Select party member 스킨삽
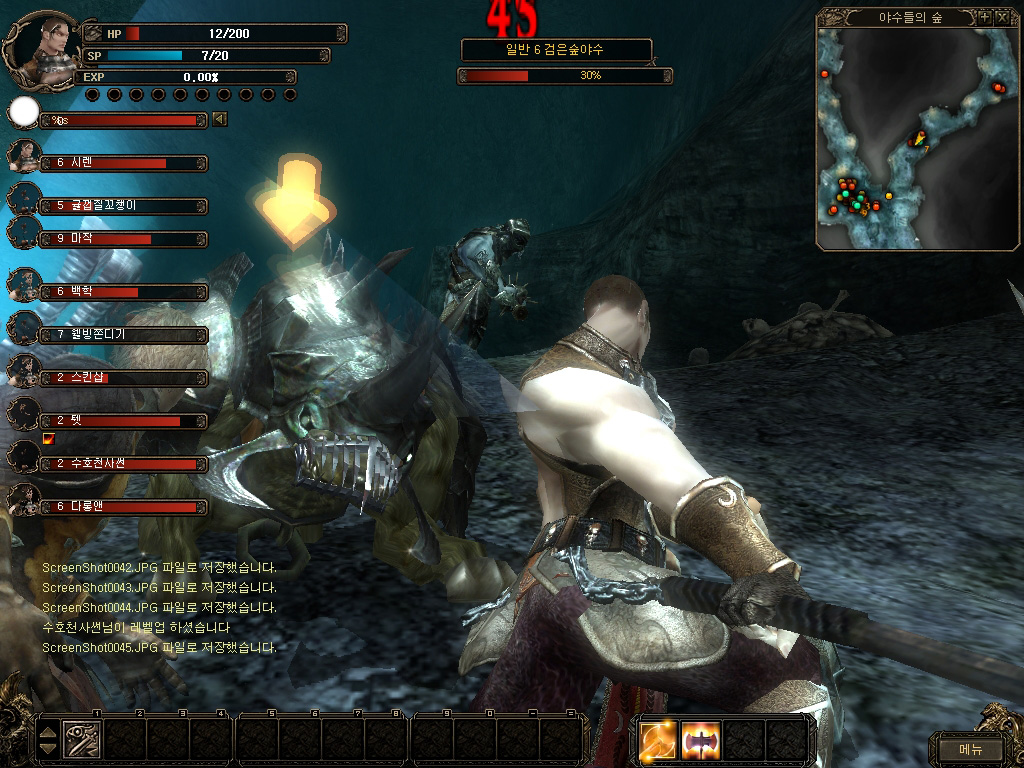This screenshot has width=1024, height=768. click(x=120, y=378)
